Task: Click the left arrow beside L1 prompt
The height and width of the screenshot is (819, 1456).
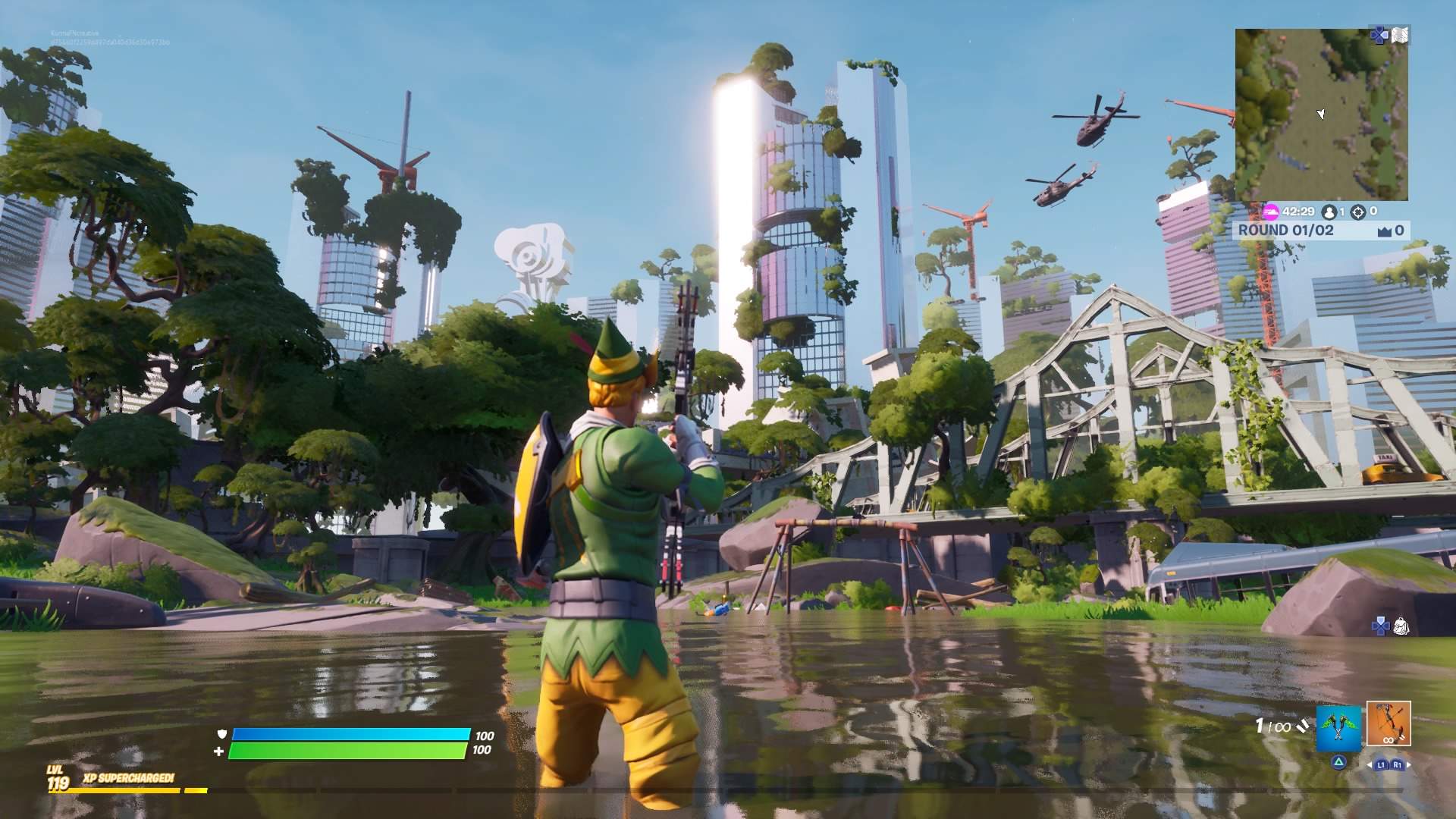Action: 1368,765
